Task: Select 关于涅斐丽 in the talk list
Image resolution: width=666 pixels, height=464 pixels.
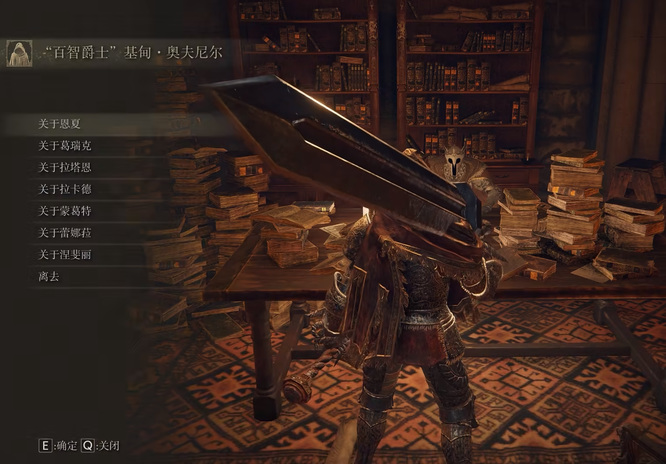Action: pyautogui.click(x=65, y=254)
